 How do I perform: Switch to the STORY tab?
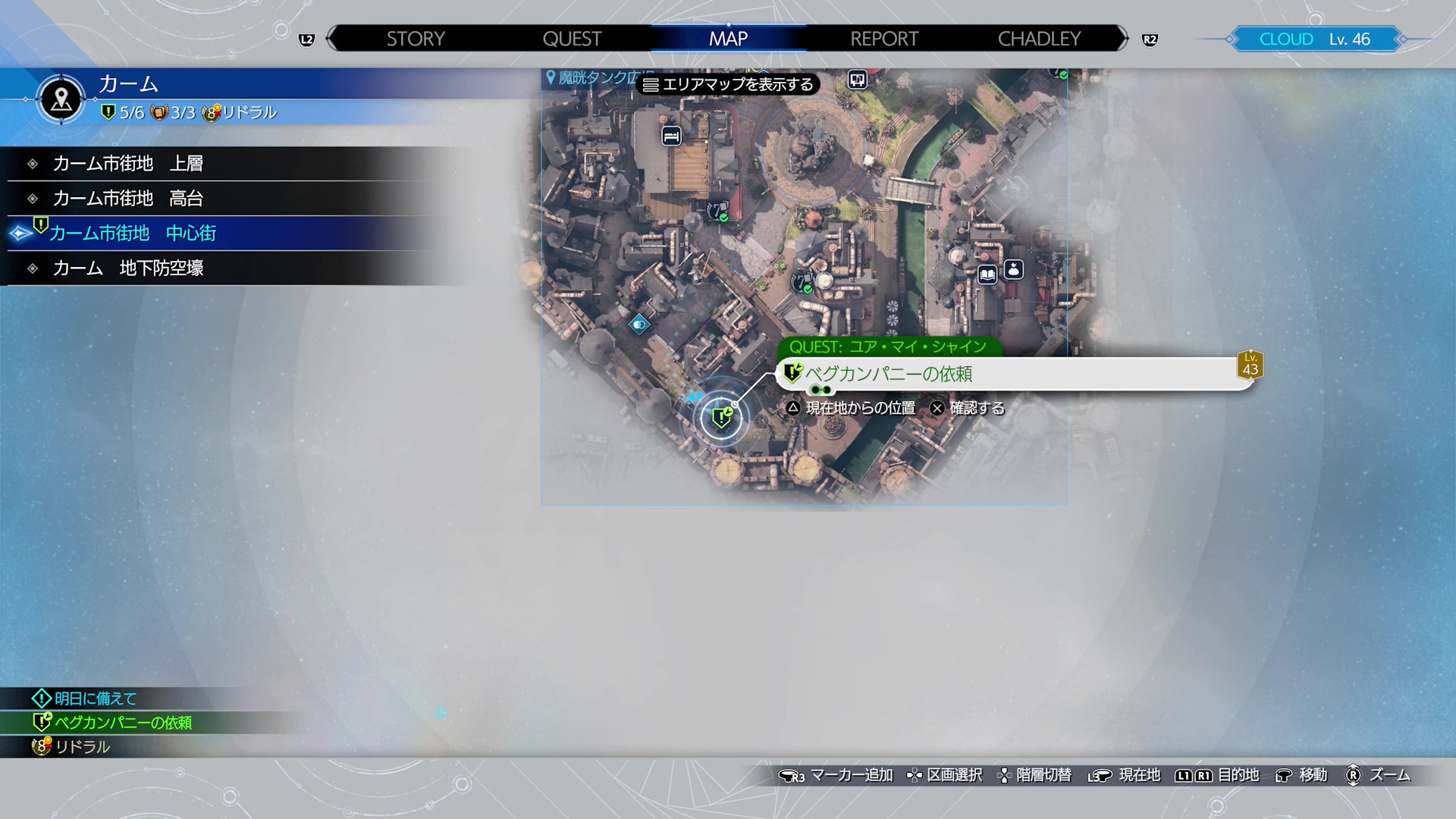pyautogui.click(x=416, y=39)
